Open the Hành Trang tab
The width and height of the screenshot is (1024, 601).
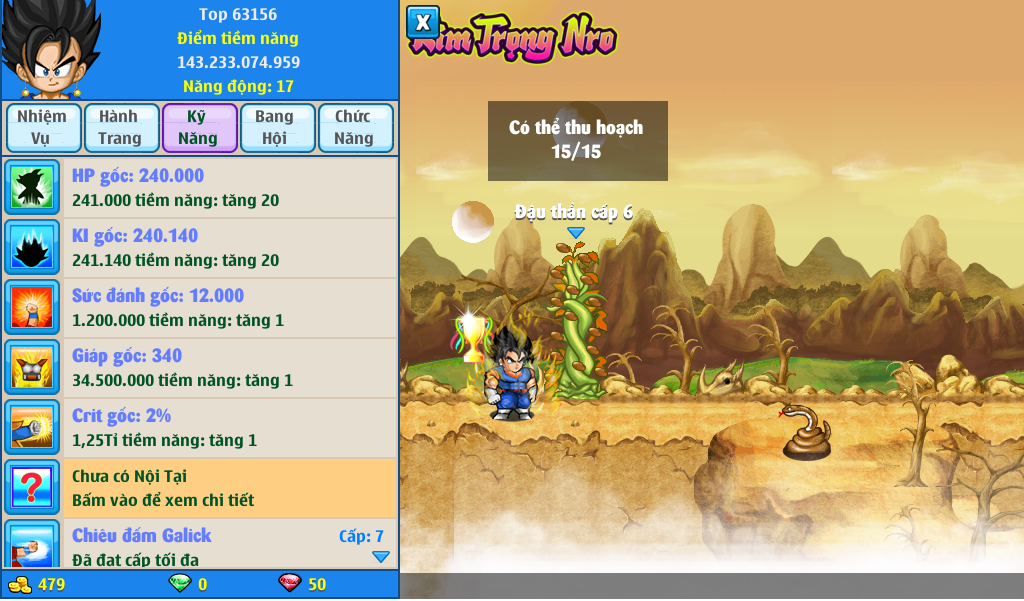click(120, 128)
